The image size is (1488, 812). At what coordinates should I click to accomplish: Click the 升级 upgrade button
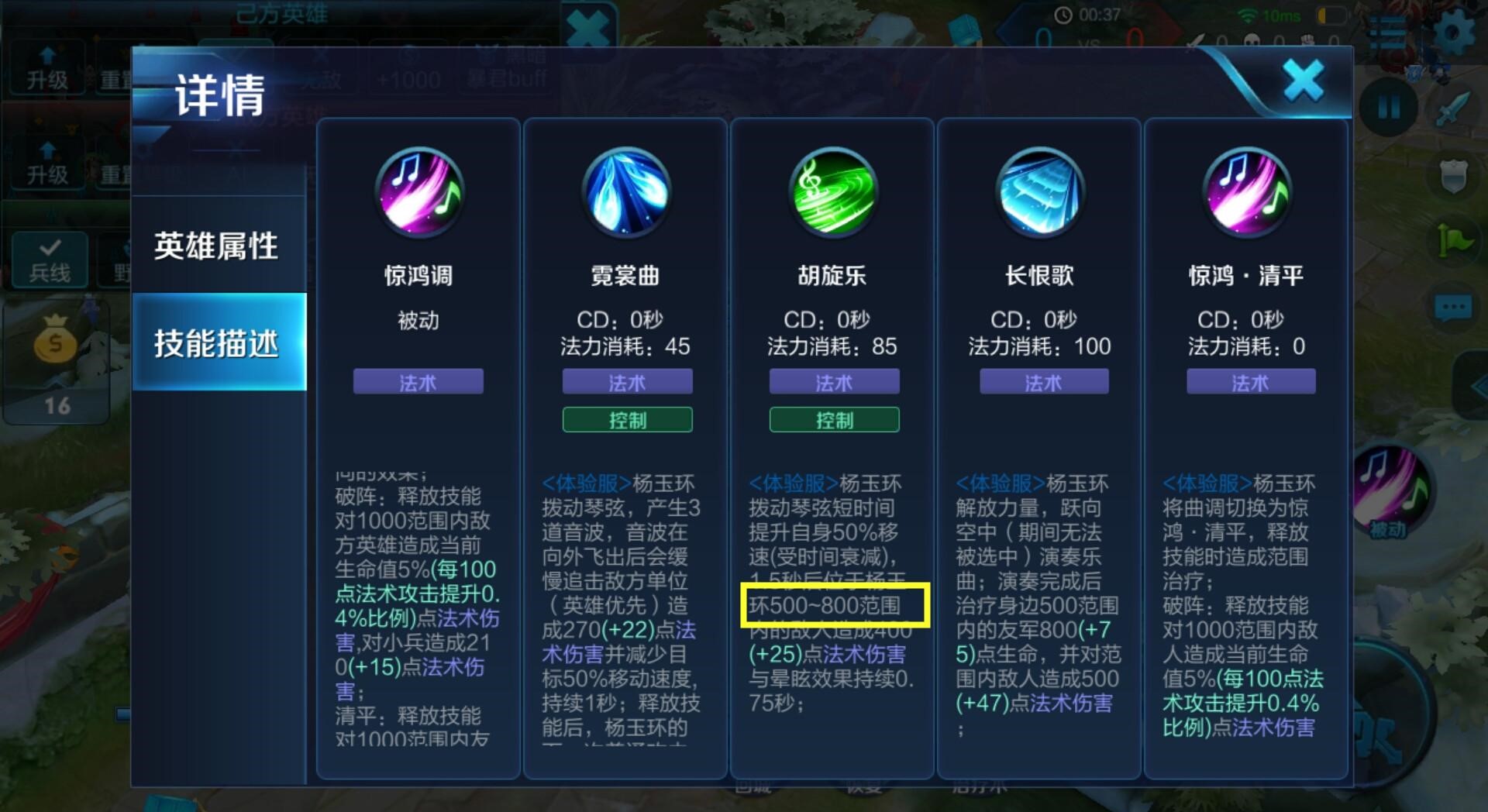pos(48,71)
